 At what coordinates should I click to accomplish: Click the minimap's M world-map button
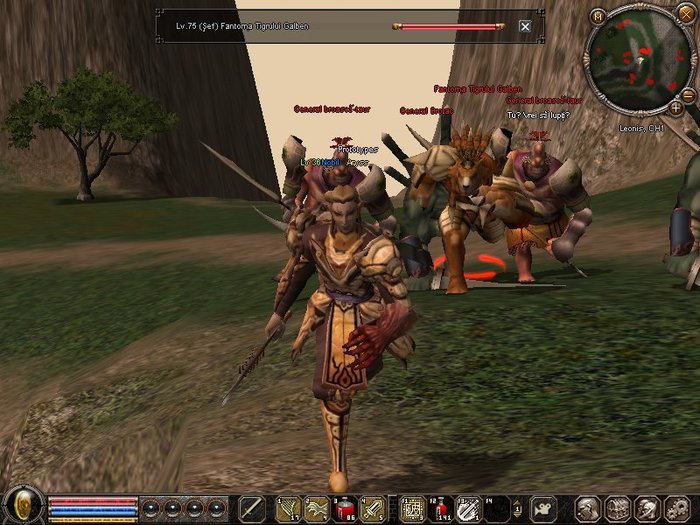598,16
